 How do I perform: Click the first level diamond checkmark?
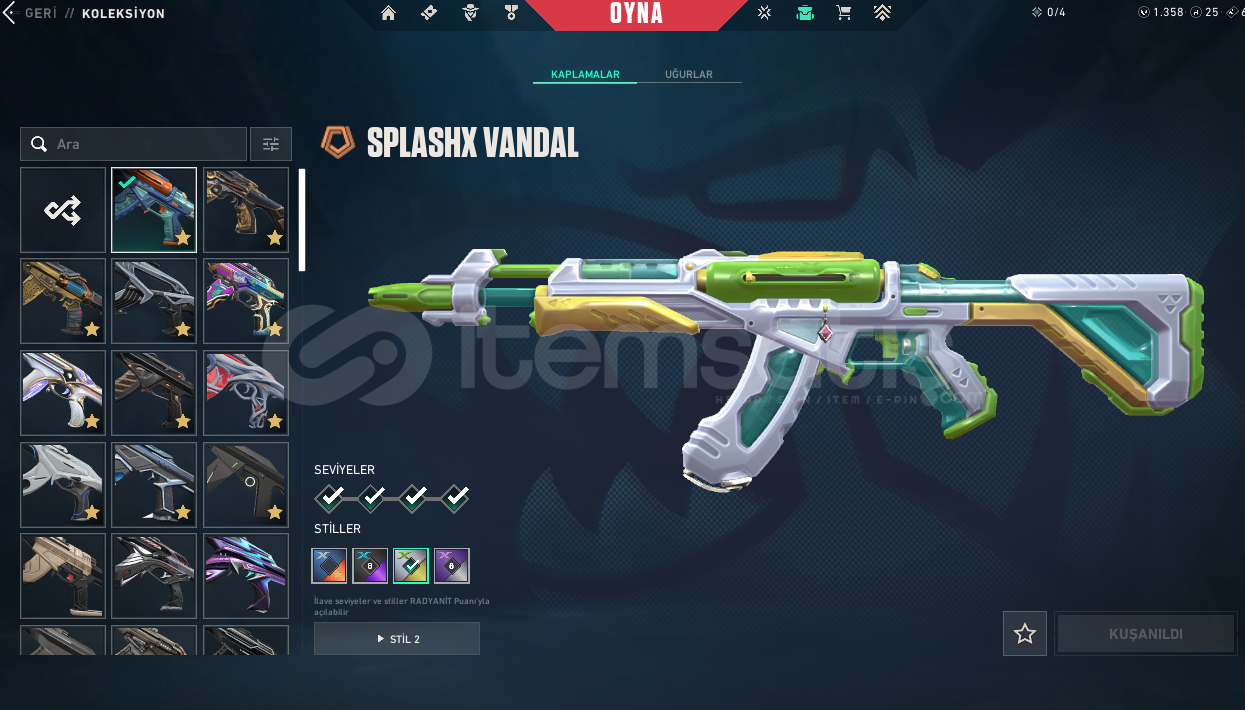point(330,496)
